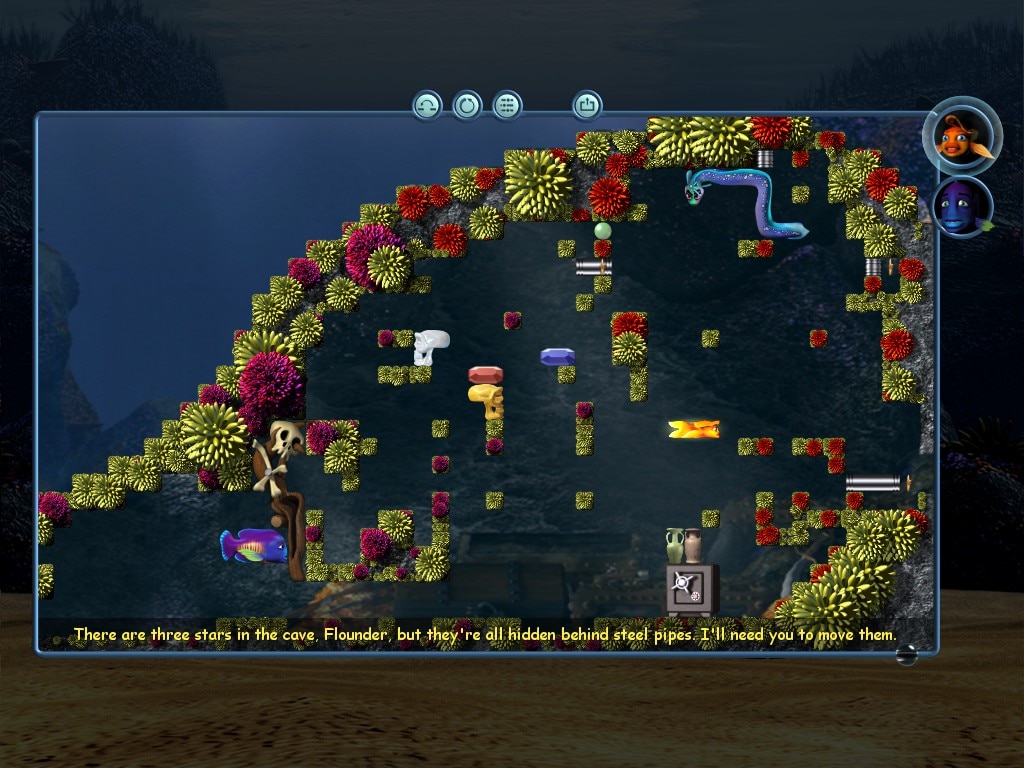Click the glass bubble orb on the frame

(x=906, y=656)
